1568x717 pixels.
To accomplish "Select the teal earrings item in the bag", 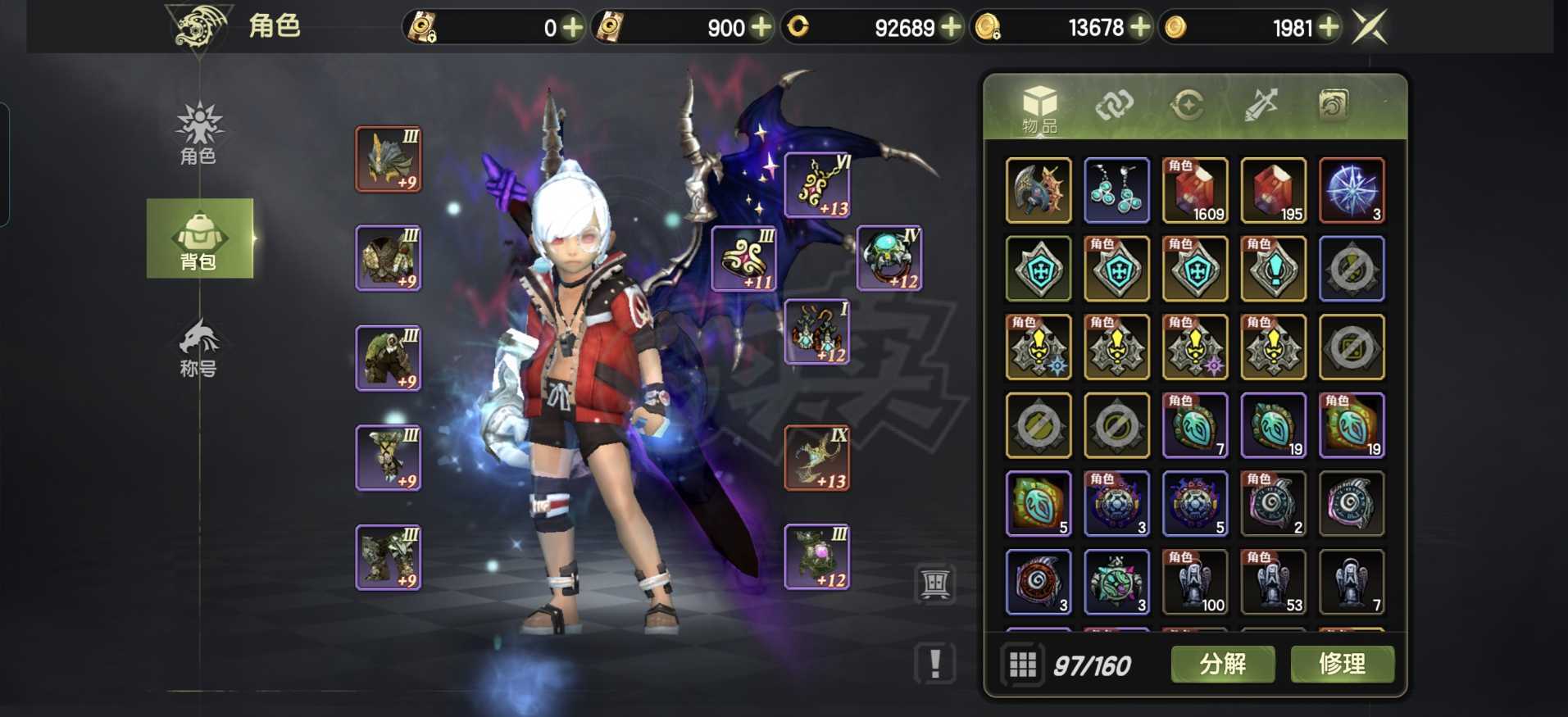I will (x=1116, y=191).
